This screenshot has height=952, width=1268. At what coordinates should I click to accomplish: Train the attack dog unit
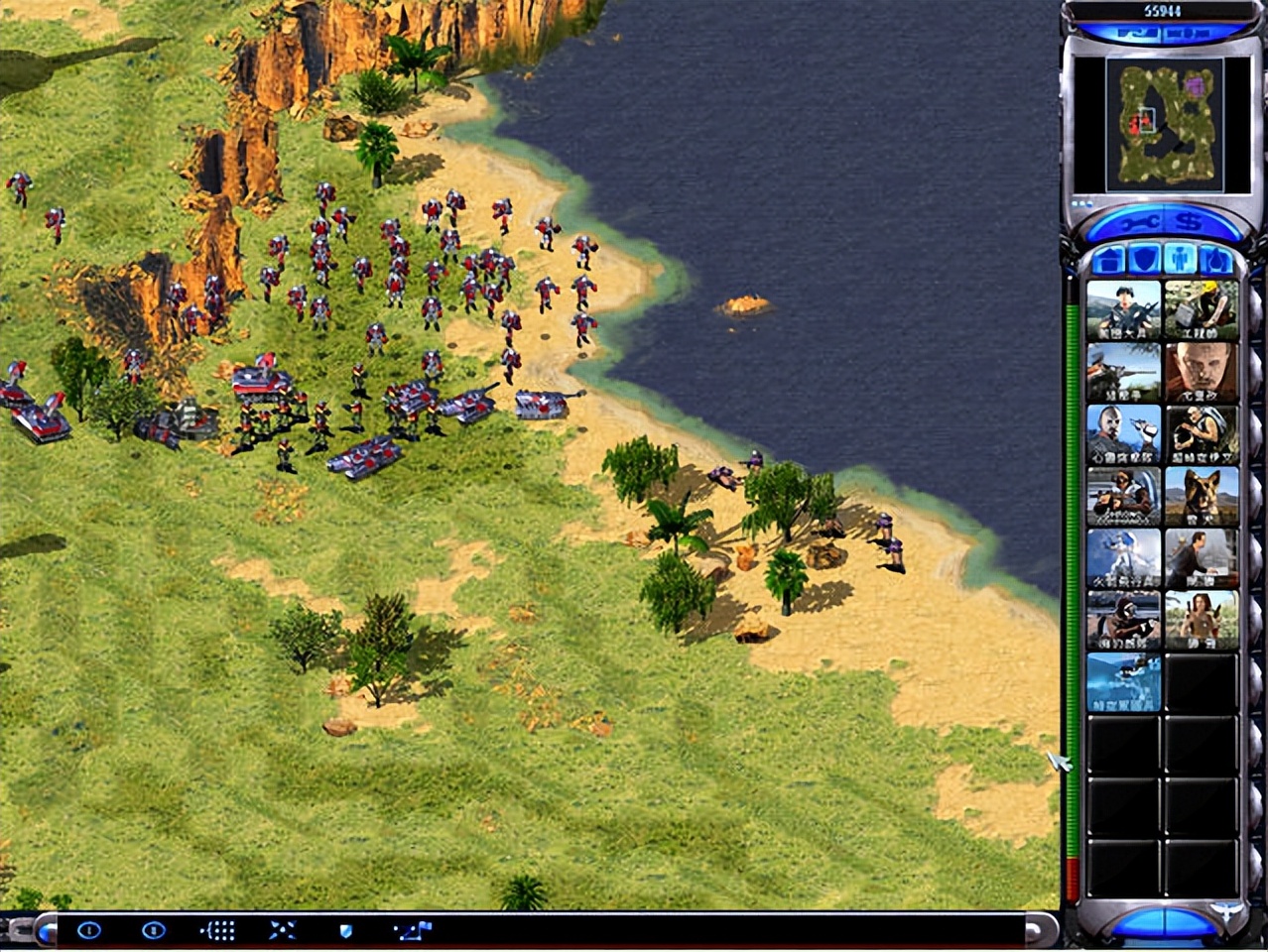[1202, 496]
